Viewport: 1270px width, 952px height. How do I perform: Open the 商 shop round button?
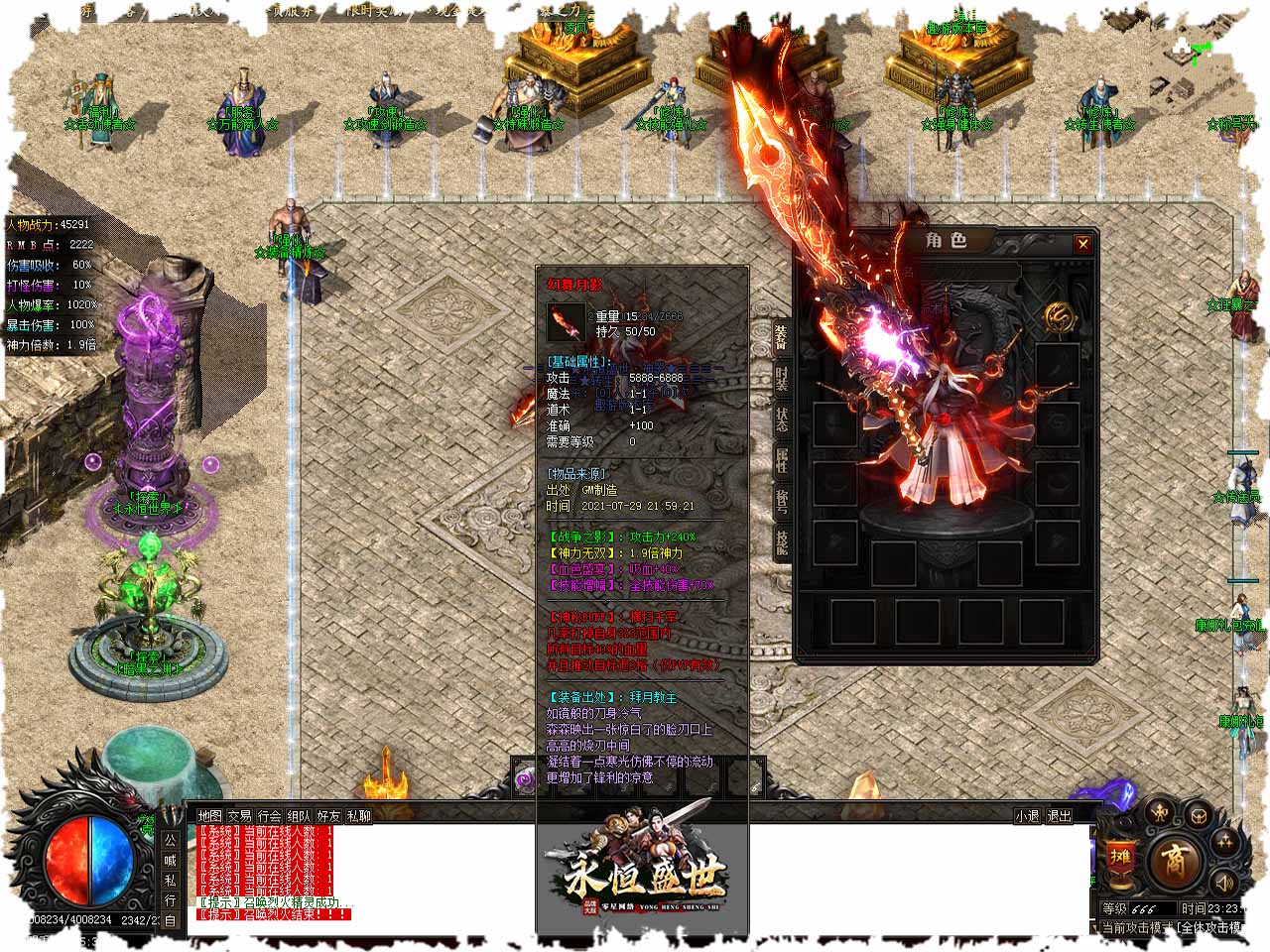1177,858
